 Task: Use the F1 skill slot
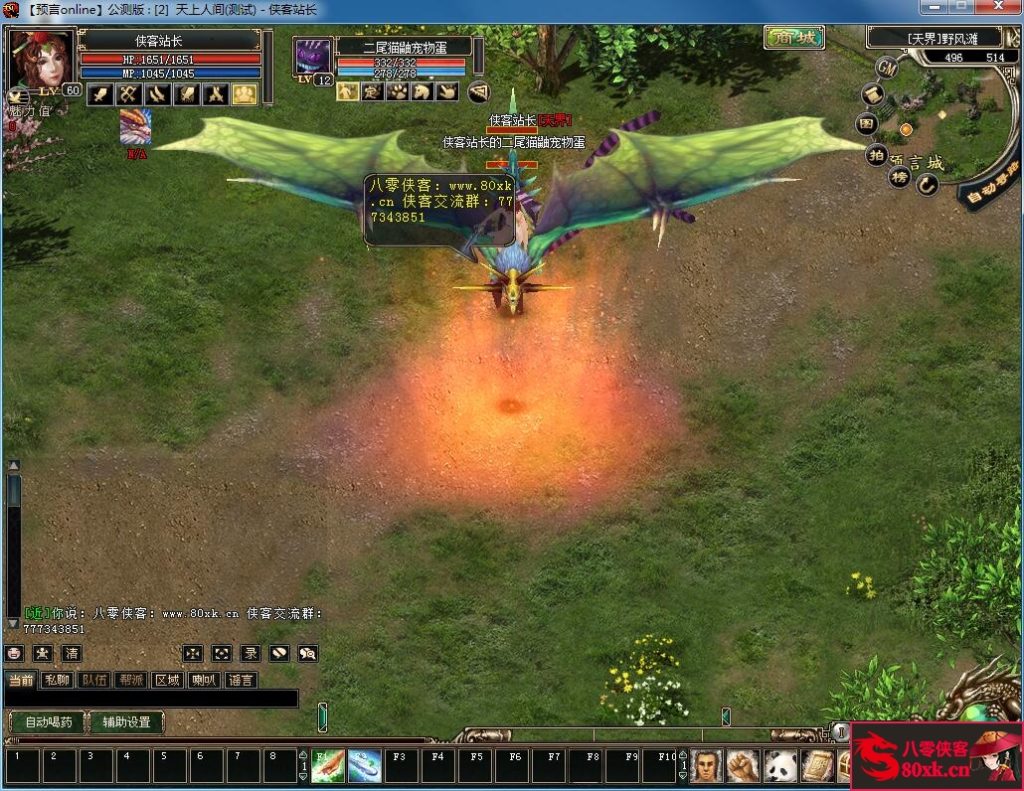[x=328, y=766]
